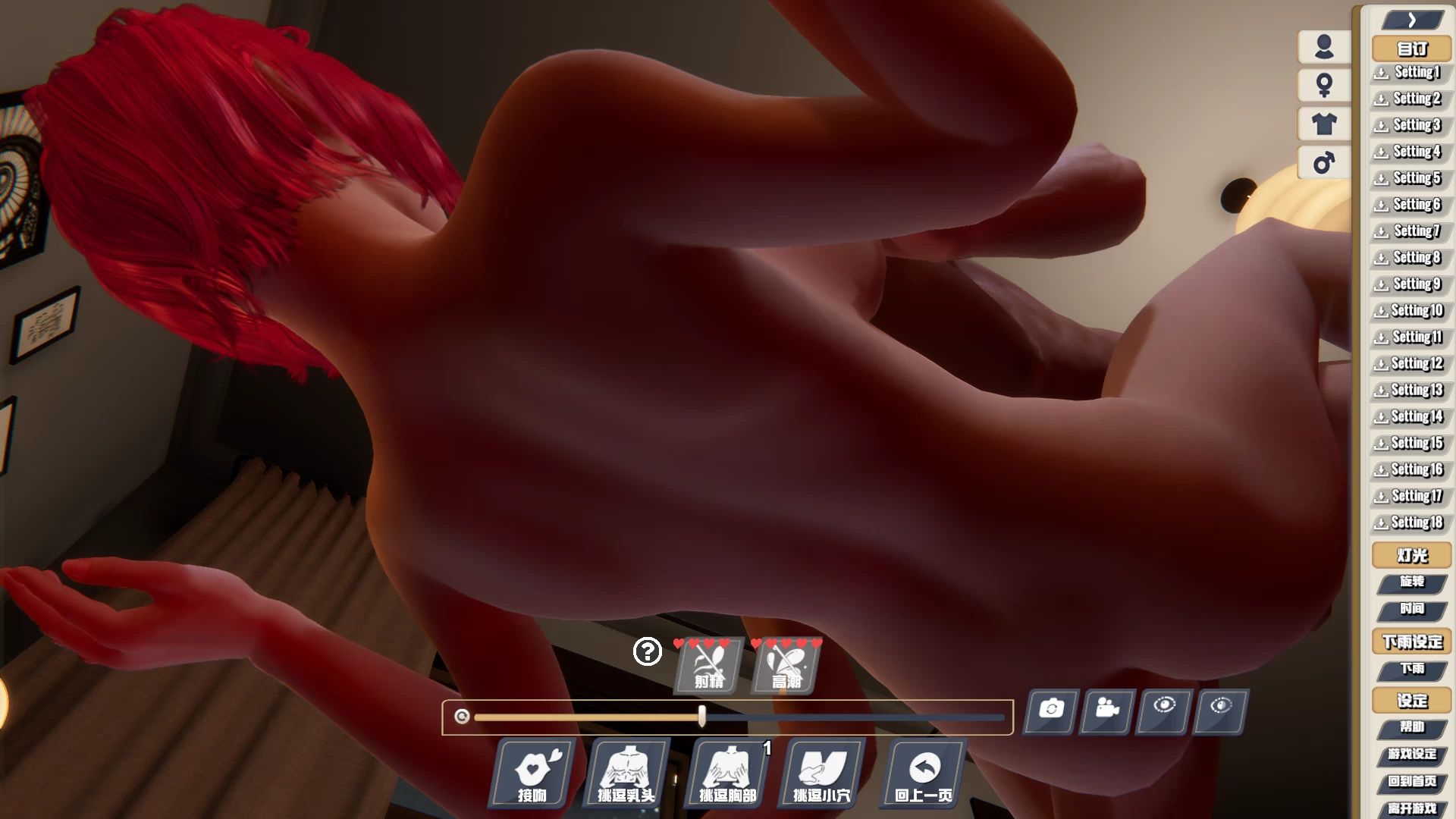Viewport: 1456px width, 819px height.
Task: Take a screenshot with the camera icon
Action: pos(1050,711)
